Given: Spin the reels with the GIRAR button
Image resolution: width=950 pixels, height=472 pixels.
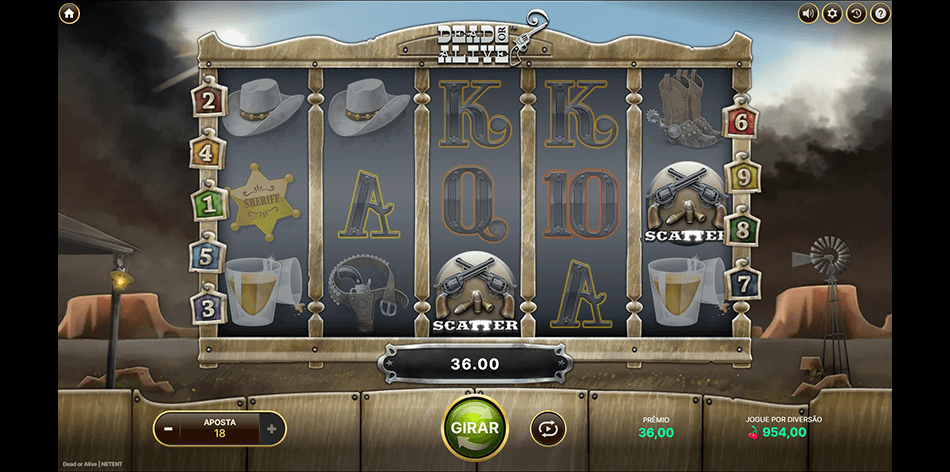Looking at the screenshot, I should [474, 427].
